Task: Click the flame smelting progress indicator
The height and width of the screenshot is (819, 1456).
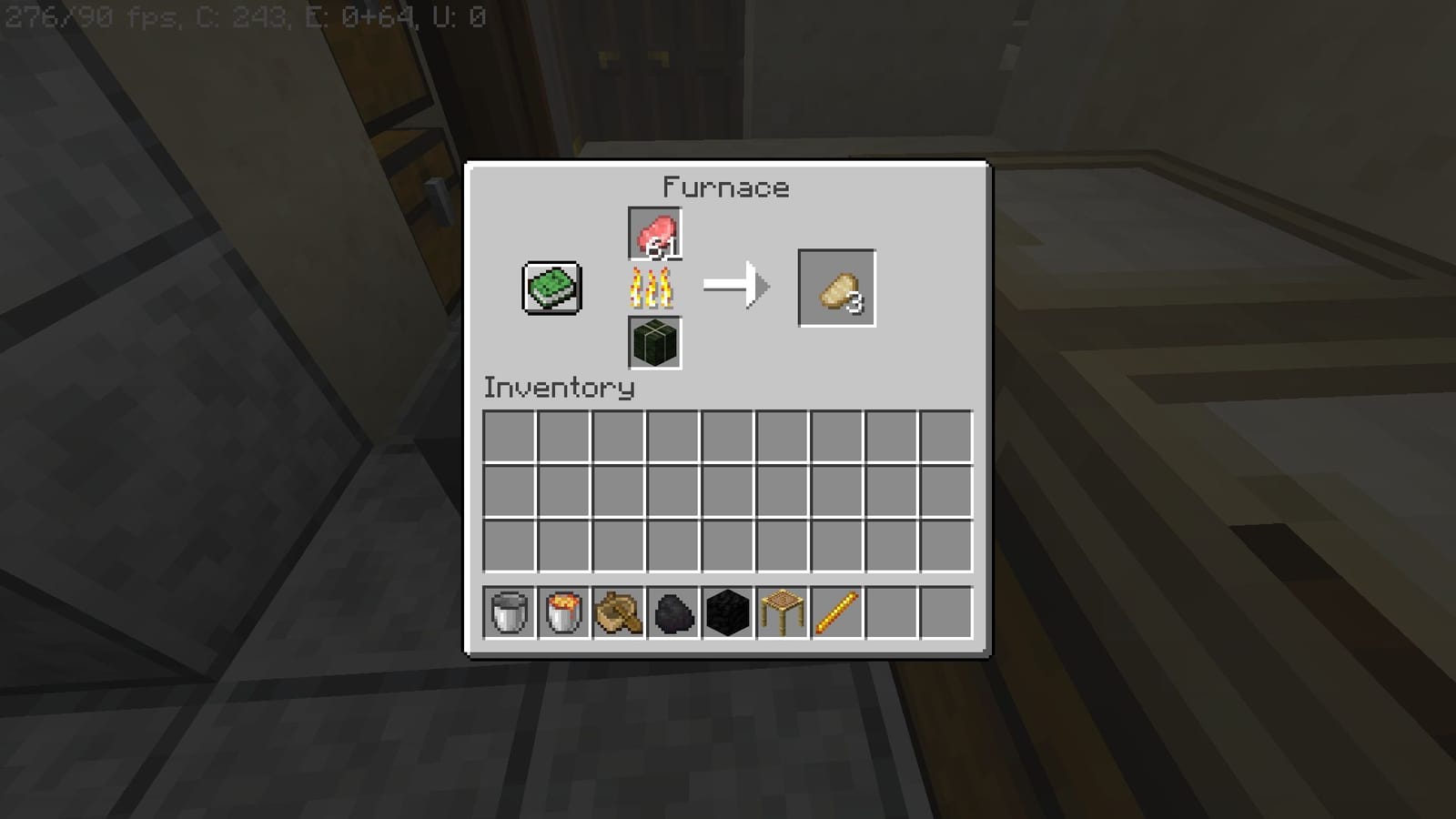Action: pyautogui.click(x=654, y=289)
